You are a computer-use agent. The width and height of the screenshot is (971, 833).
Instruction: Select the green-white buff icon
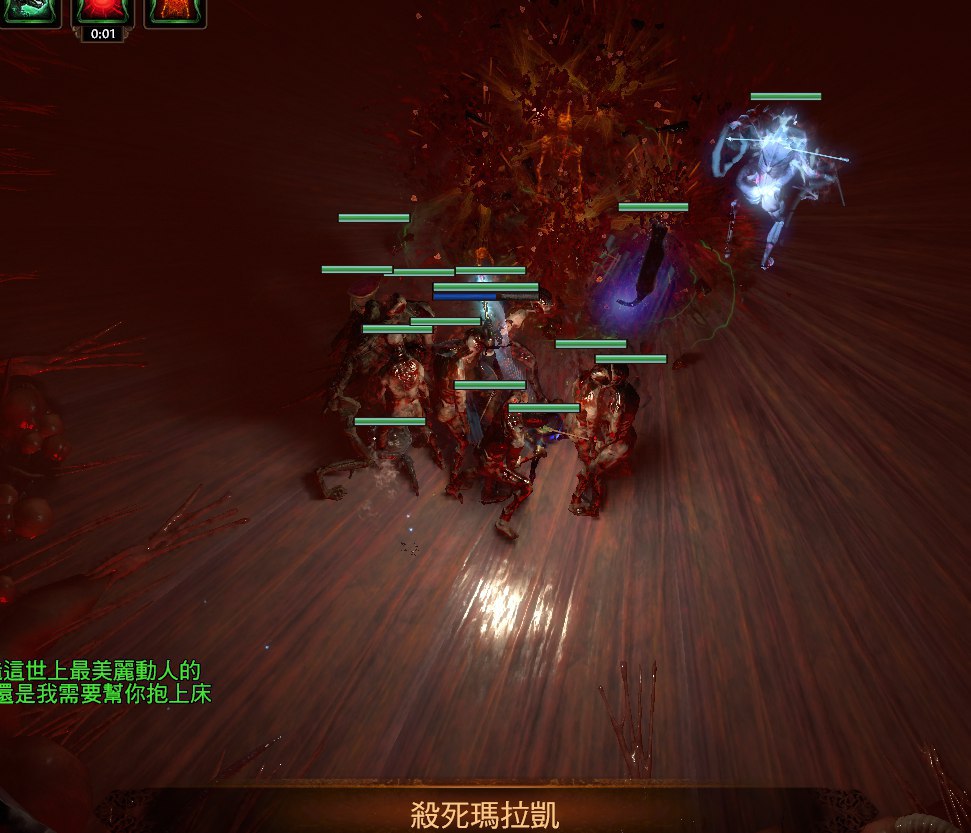coord(30,10)
